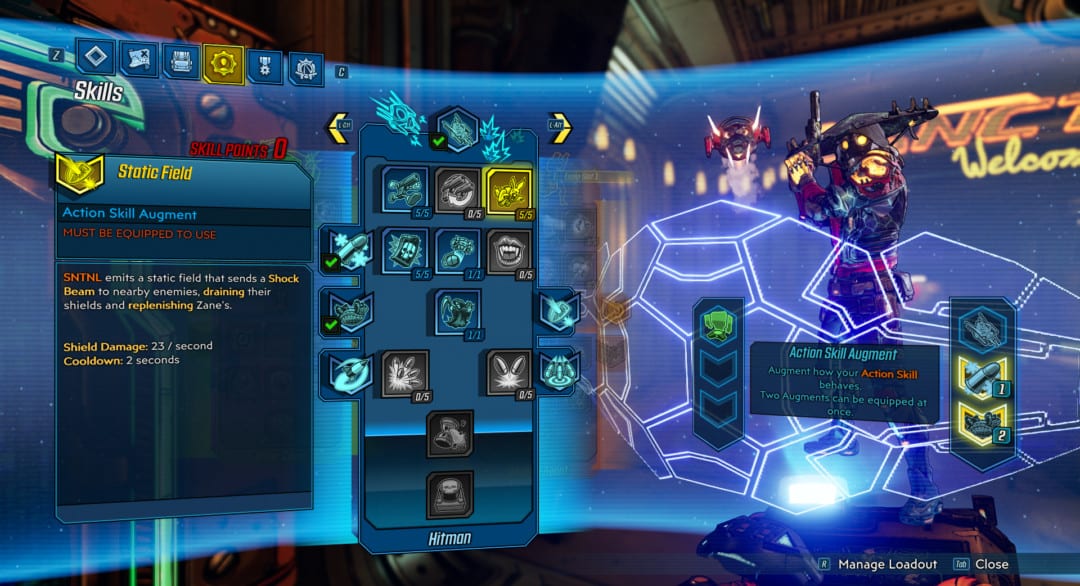Select the hooded reaper skill icon

coord(457,310)
